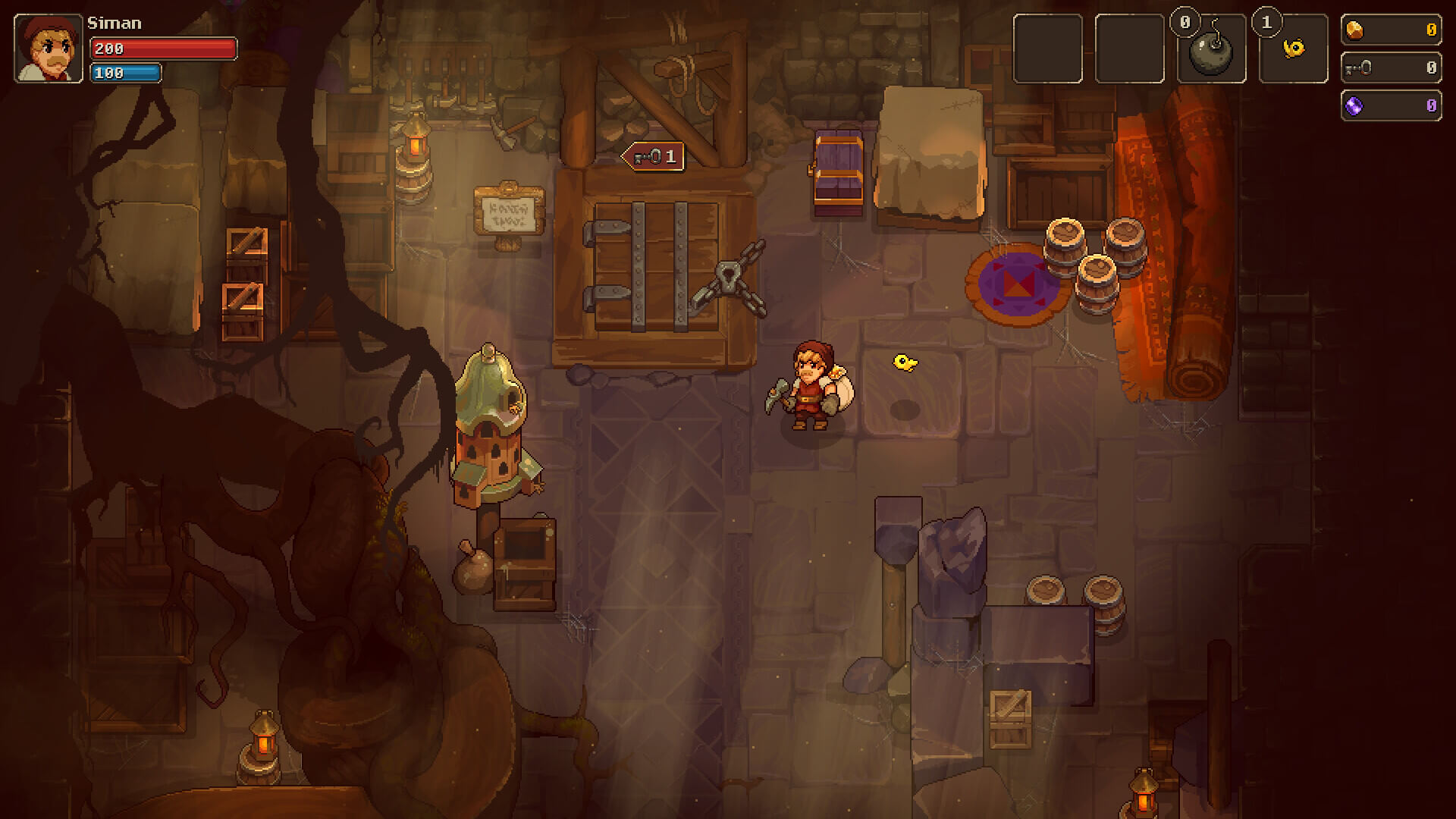
Task: Click the purple thorium gem icon
Action: [1354, 105]
